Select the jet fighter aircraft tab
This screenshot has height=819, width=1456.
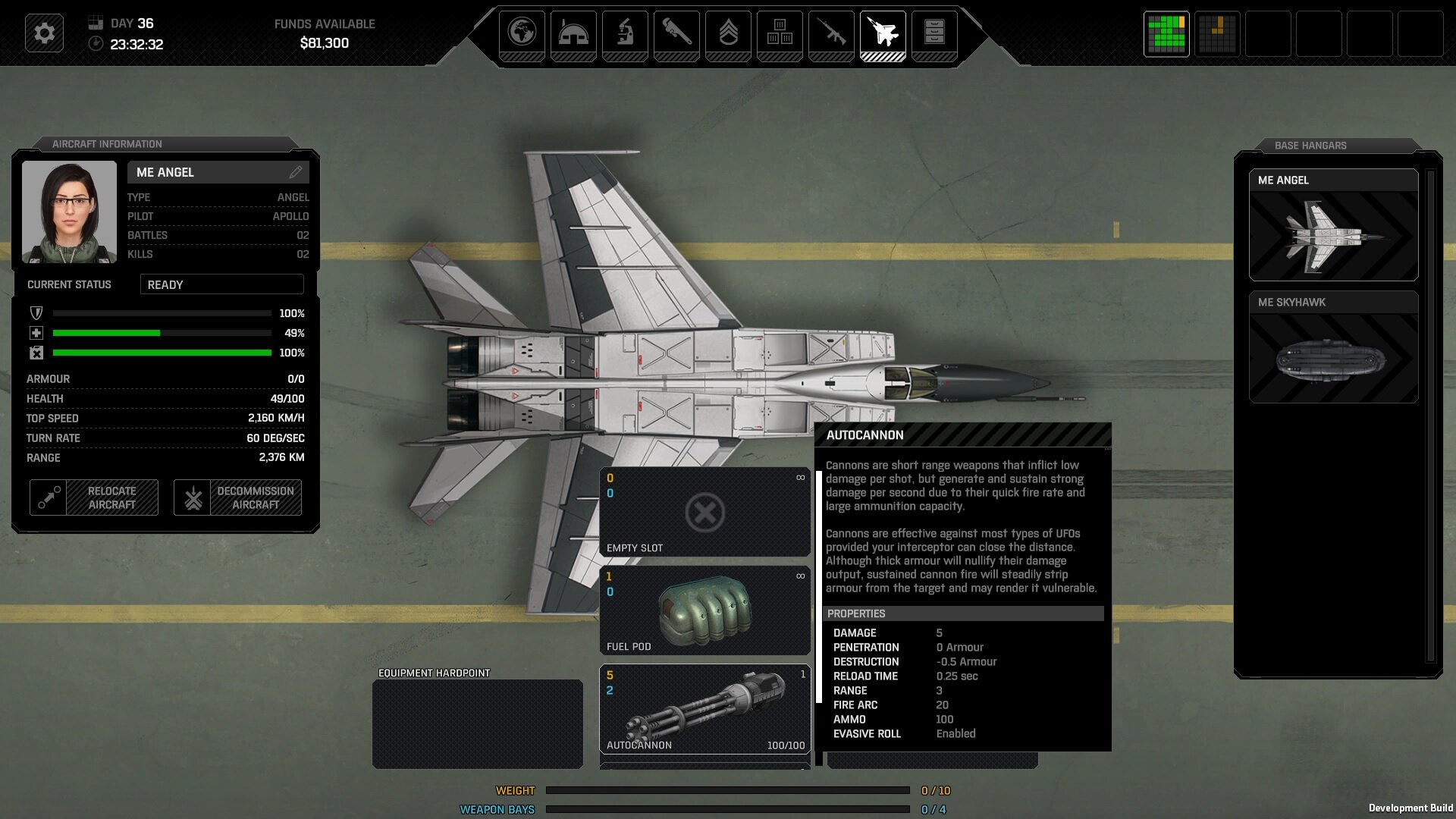(x=883, y=33)
